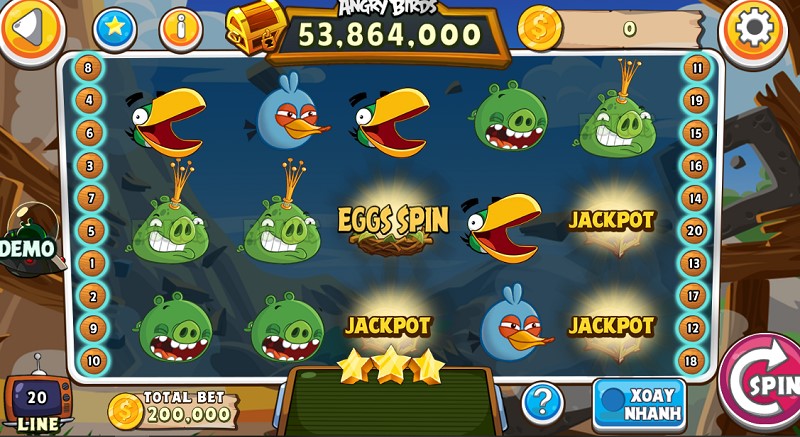Viewport: 800px width, 437px height.
Task: Adjust the Total Bet 200,000 amount
Action: click(x=174, y=406)
